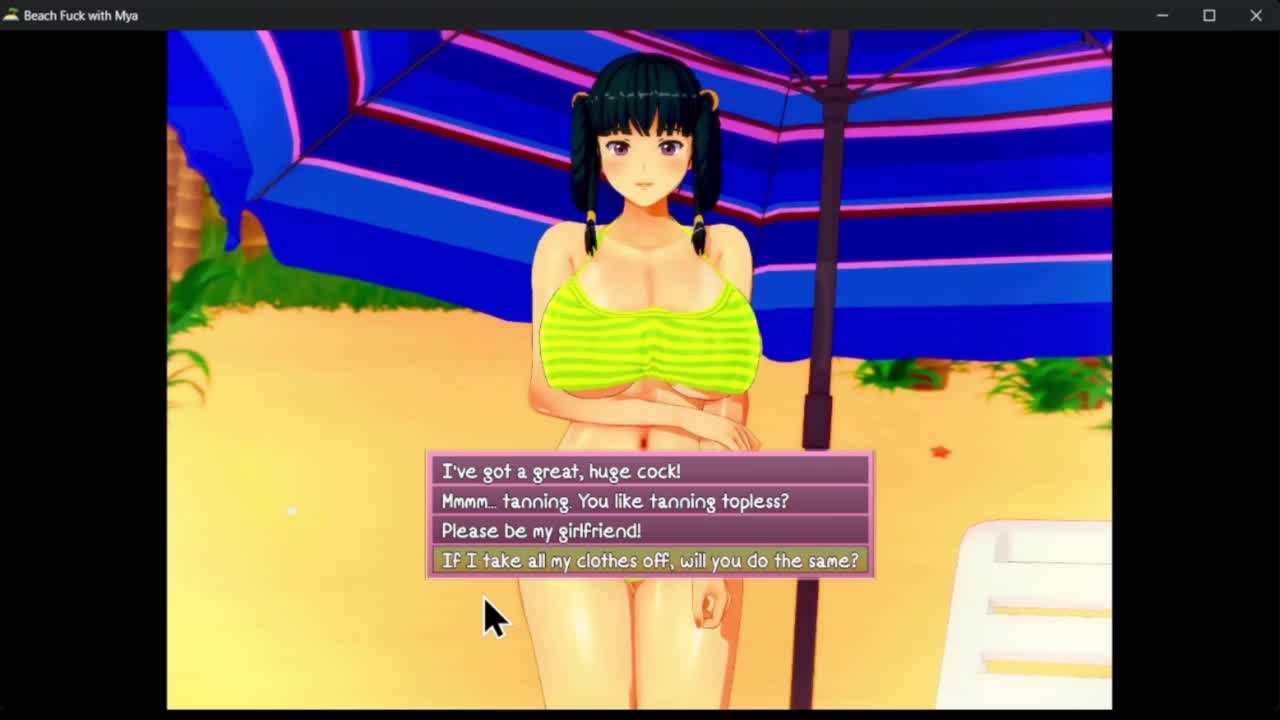This screenshot has width=1280, height=720.
Task: Minimize the game window
Action: pyautogui.click(x=1162, y=15)
